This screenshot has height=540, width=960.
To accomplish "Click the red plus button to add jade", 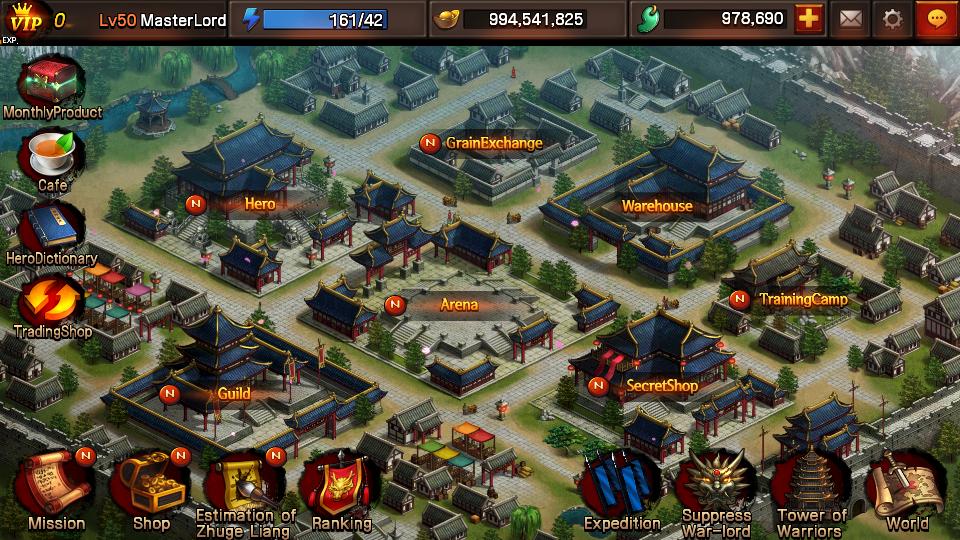I will pyautogui.click(x=809, y=19).
